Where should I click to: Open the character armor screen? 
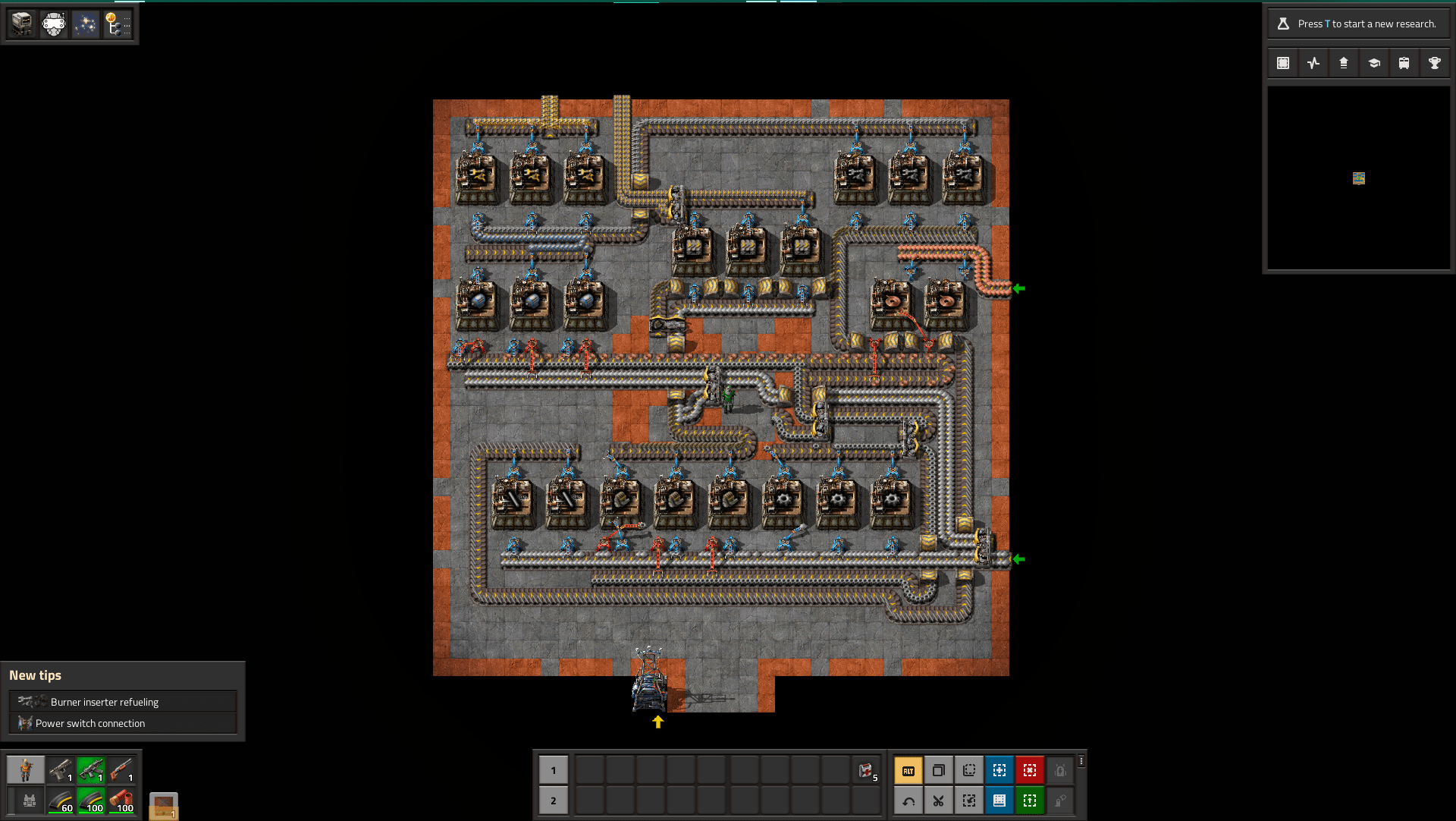[26, 770]
